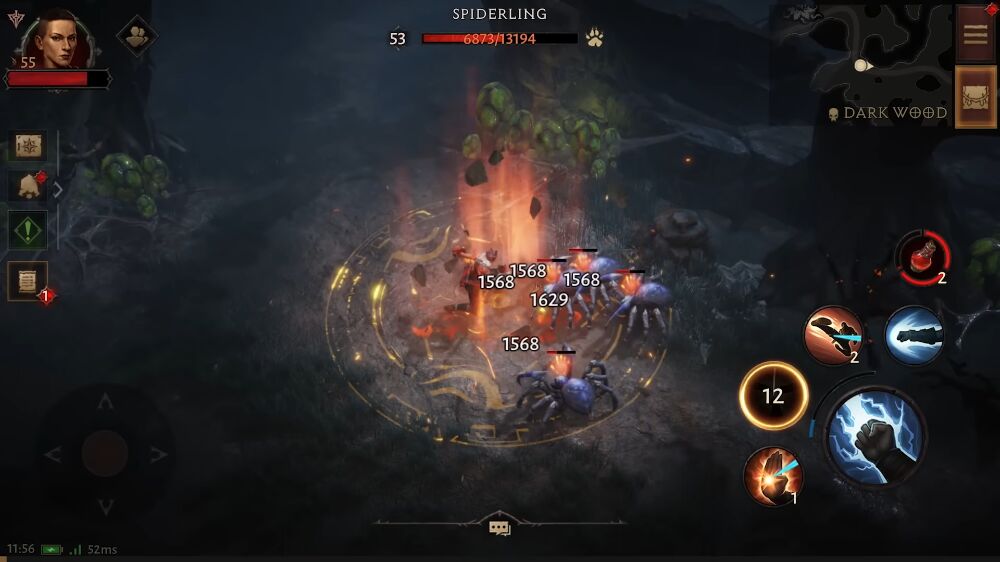1000x562 pixels.
Task: Open the compass map icon on left
Action: pyautogui.click(x=27, y=146)
